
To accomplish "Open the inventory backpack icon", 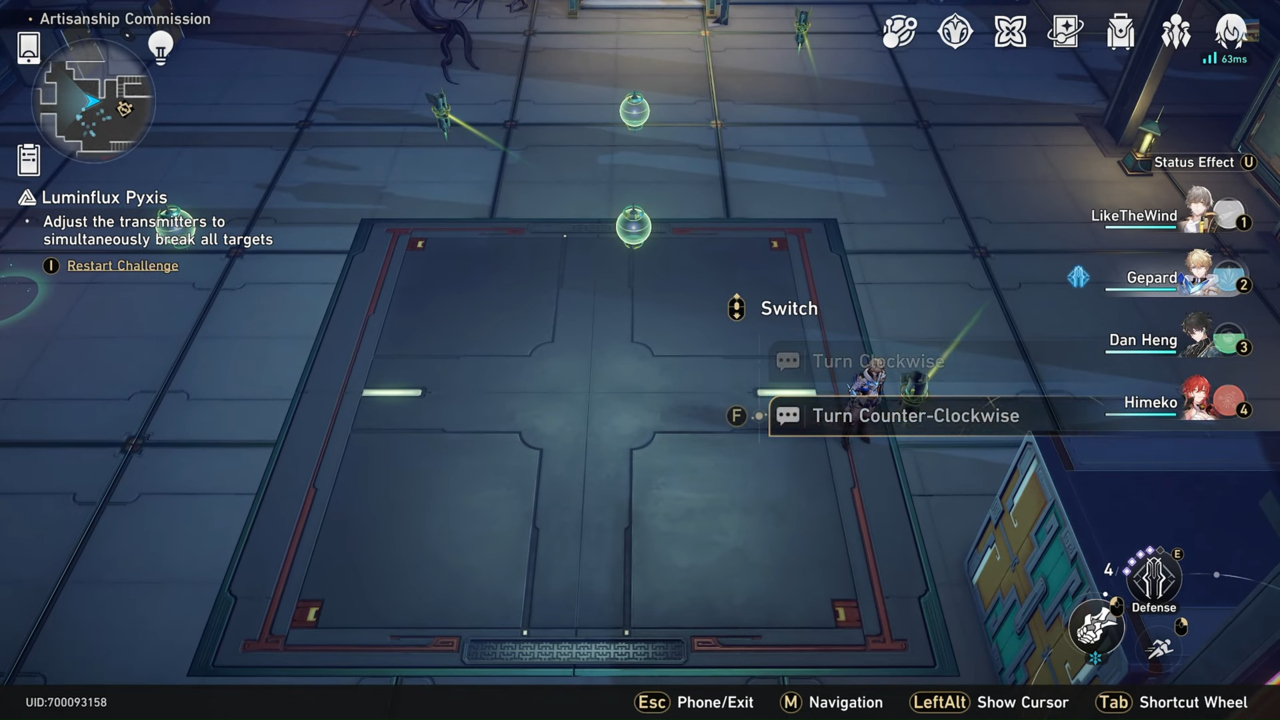I will point(1120,32).
